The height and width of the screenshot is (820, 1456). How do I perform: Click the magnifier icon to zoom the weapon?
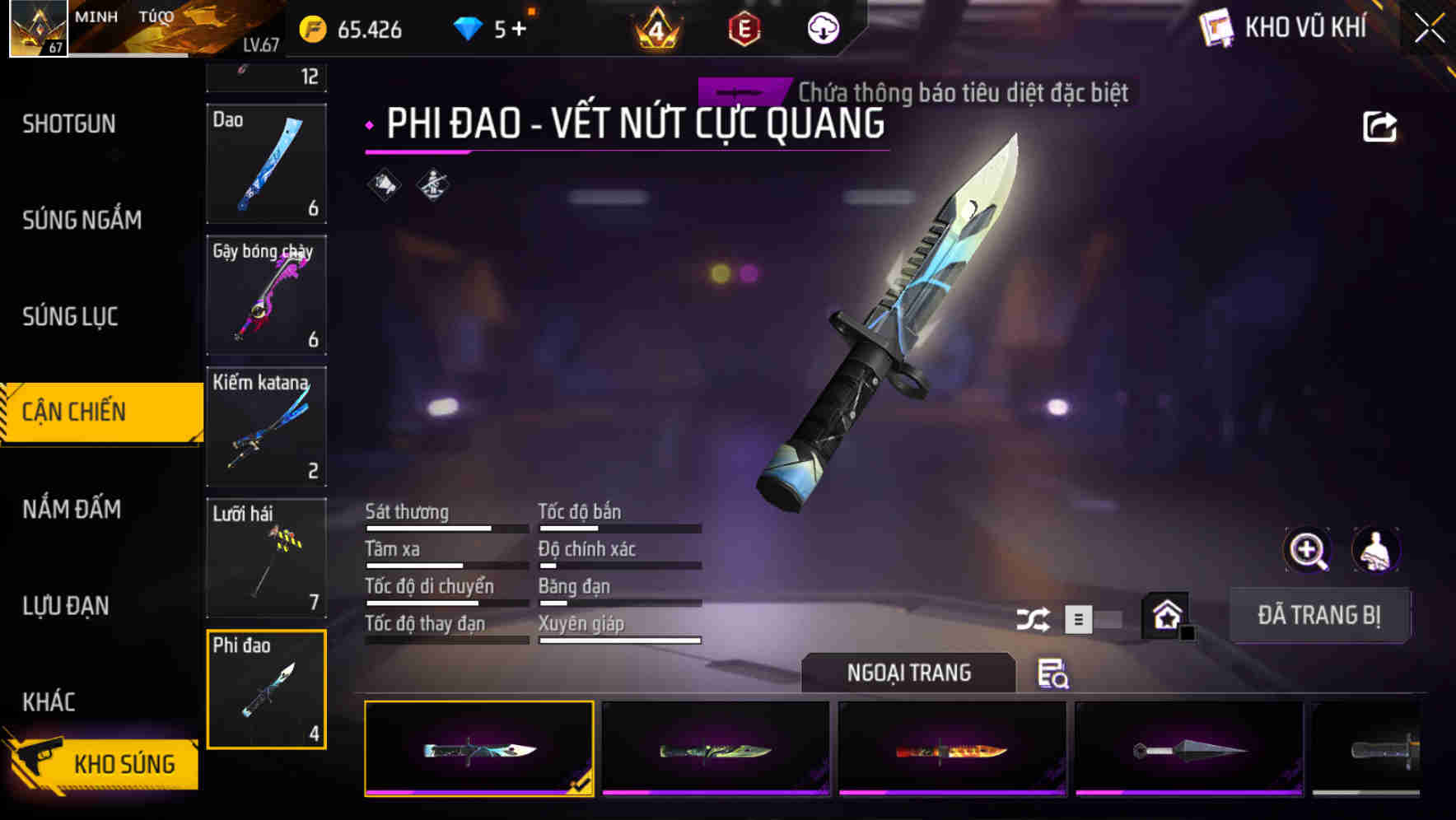coord(1308,550)
